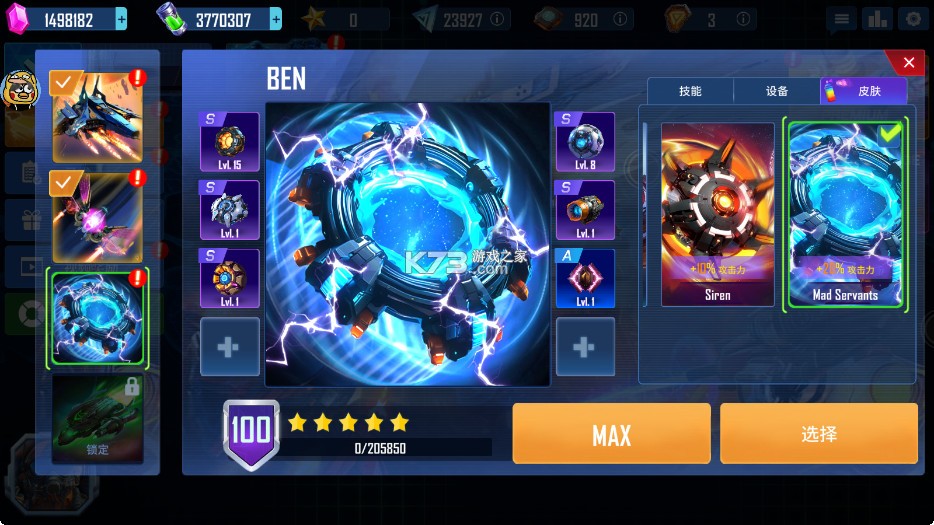Screen dimensions: 934x525
Task: Select the blue ring ship thumbnail
Action: [x=97, y=319]
